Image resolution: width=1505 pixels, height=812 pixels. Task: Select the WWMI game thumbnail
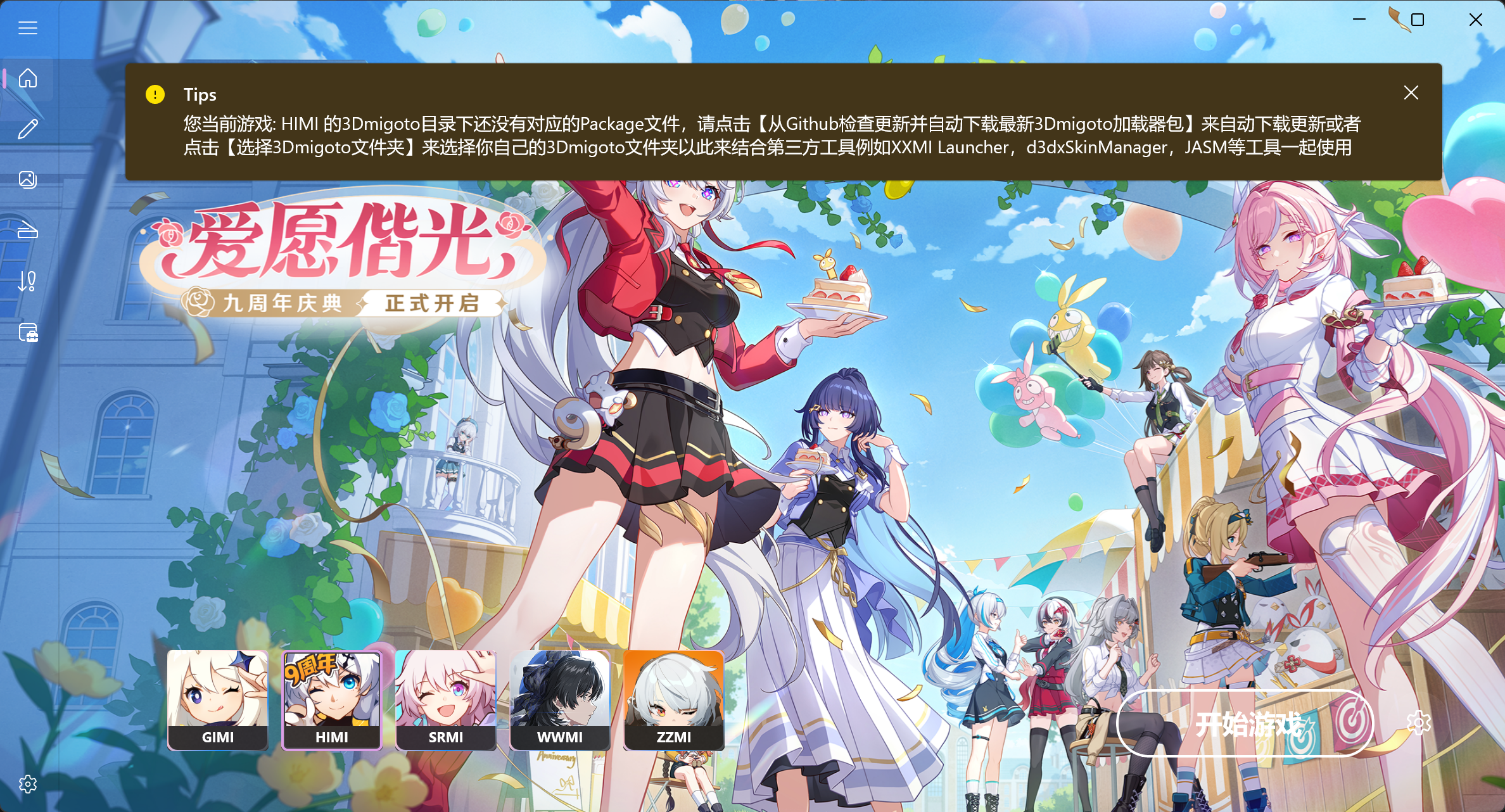560,700
